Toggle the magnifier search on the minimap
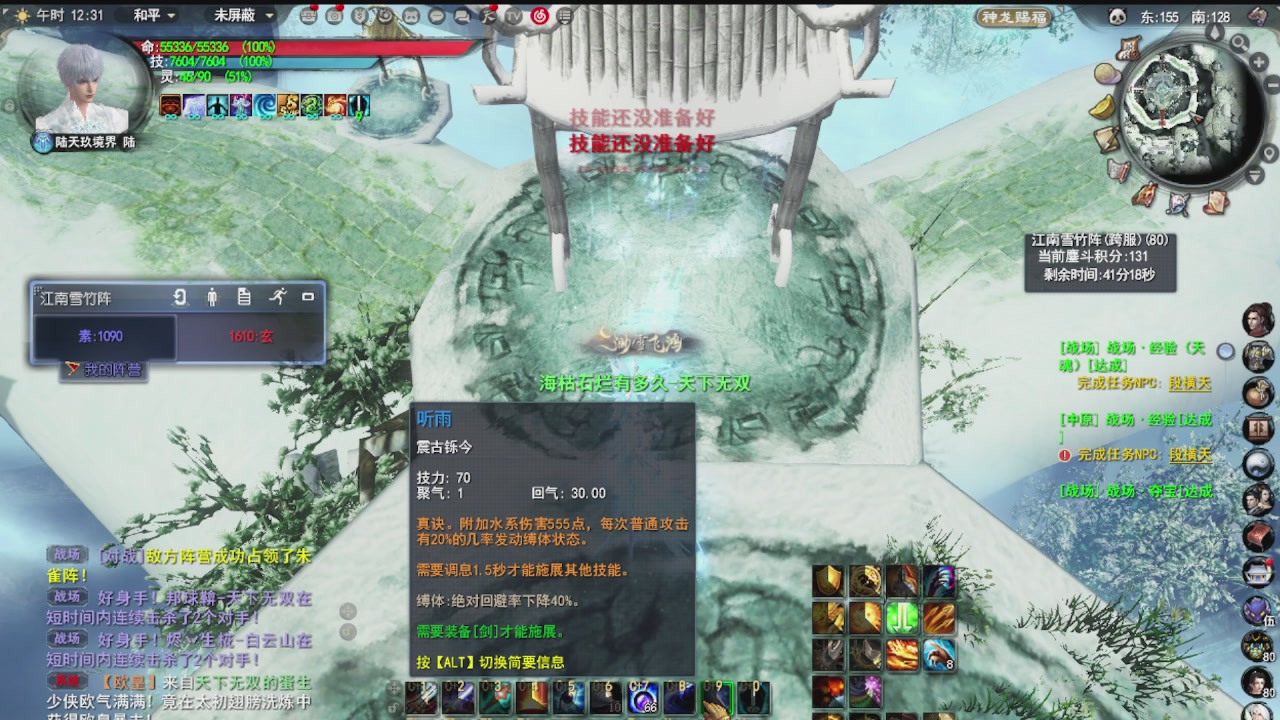Screen dimensions: 1280x720 (x=1239, y=43)
